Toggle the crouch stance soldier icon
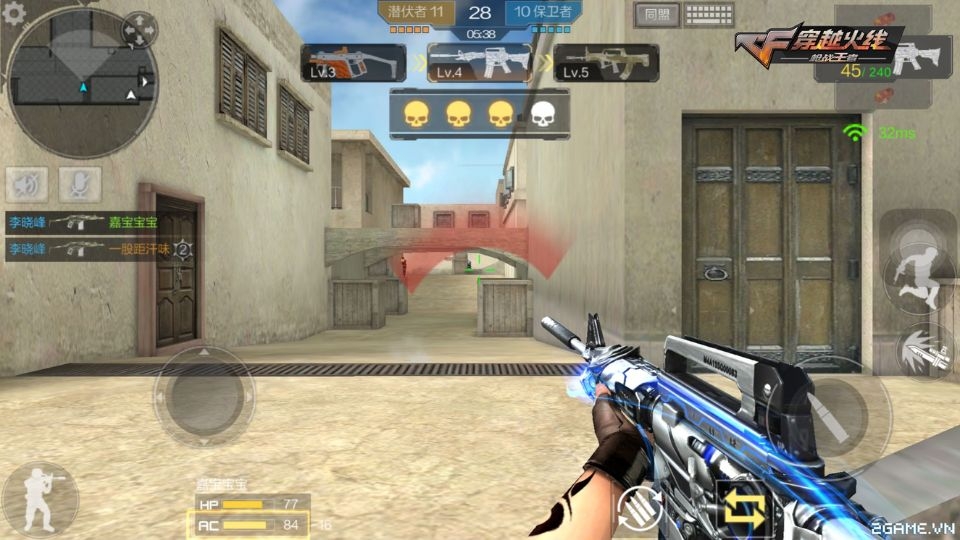 [40, 497]
